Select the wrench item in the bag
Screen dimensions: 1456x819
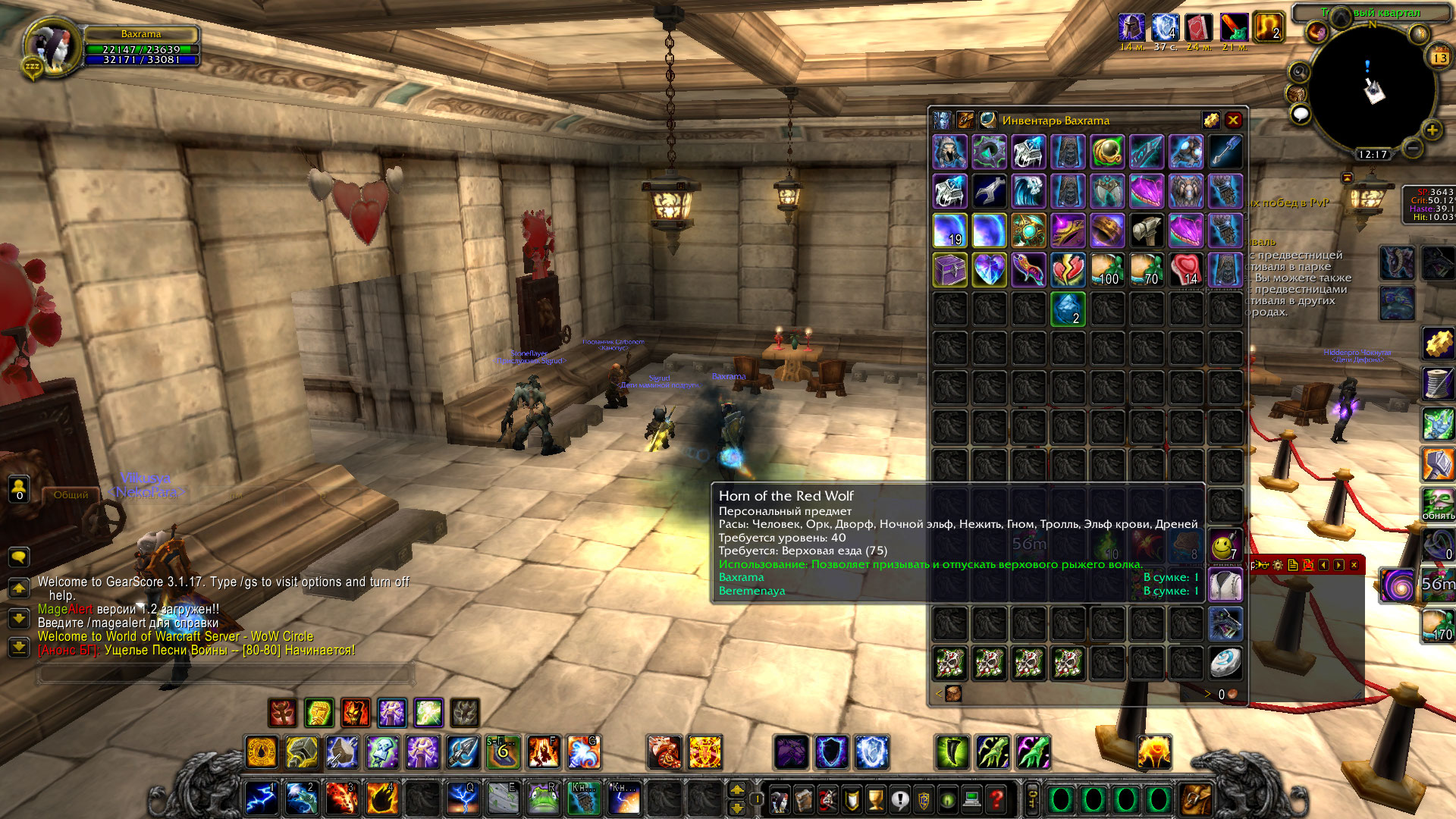pyautogui.click(x=989, y=191)
